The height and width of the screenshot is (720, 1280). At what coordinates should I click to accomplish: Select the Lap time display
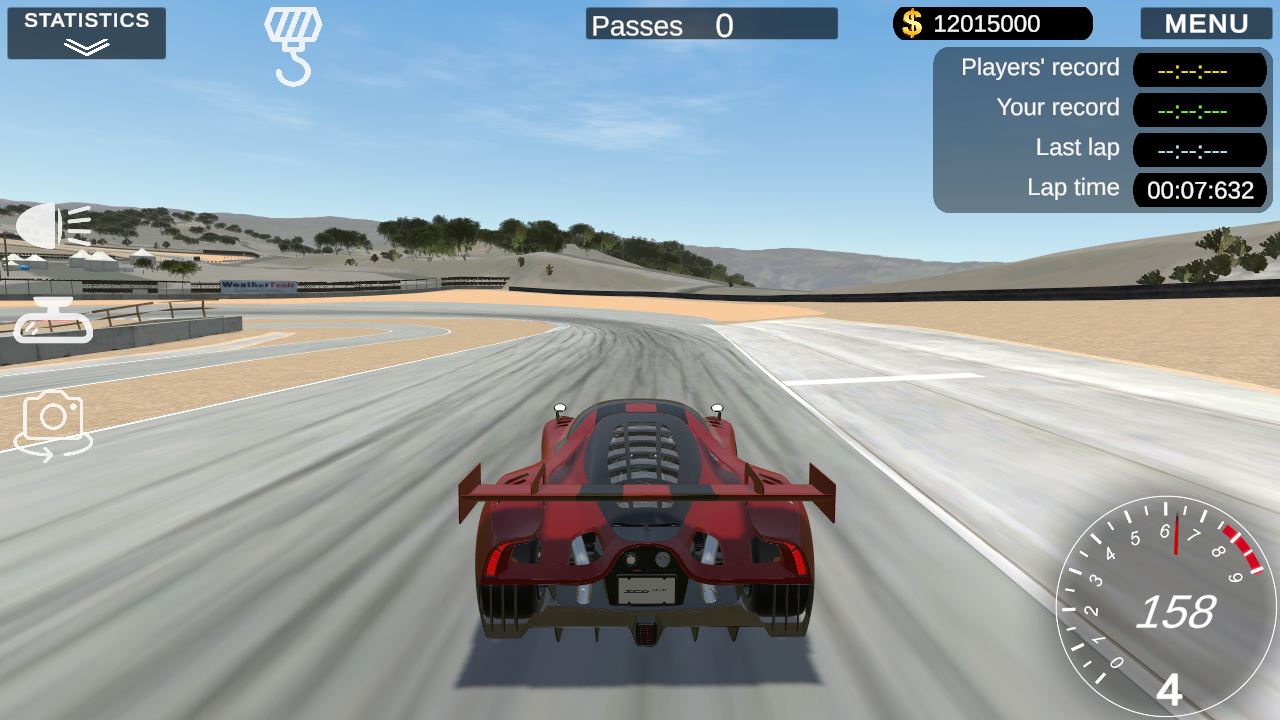pyautogui.click(x=1199, y=190)
